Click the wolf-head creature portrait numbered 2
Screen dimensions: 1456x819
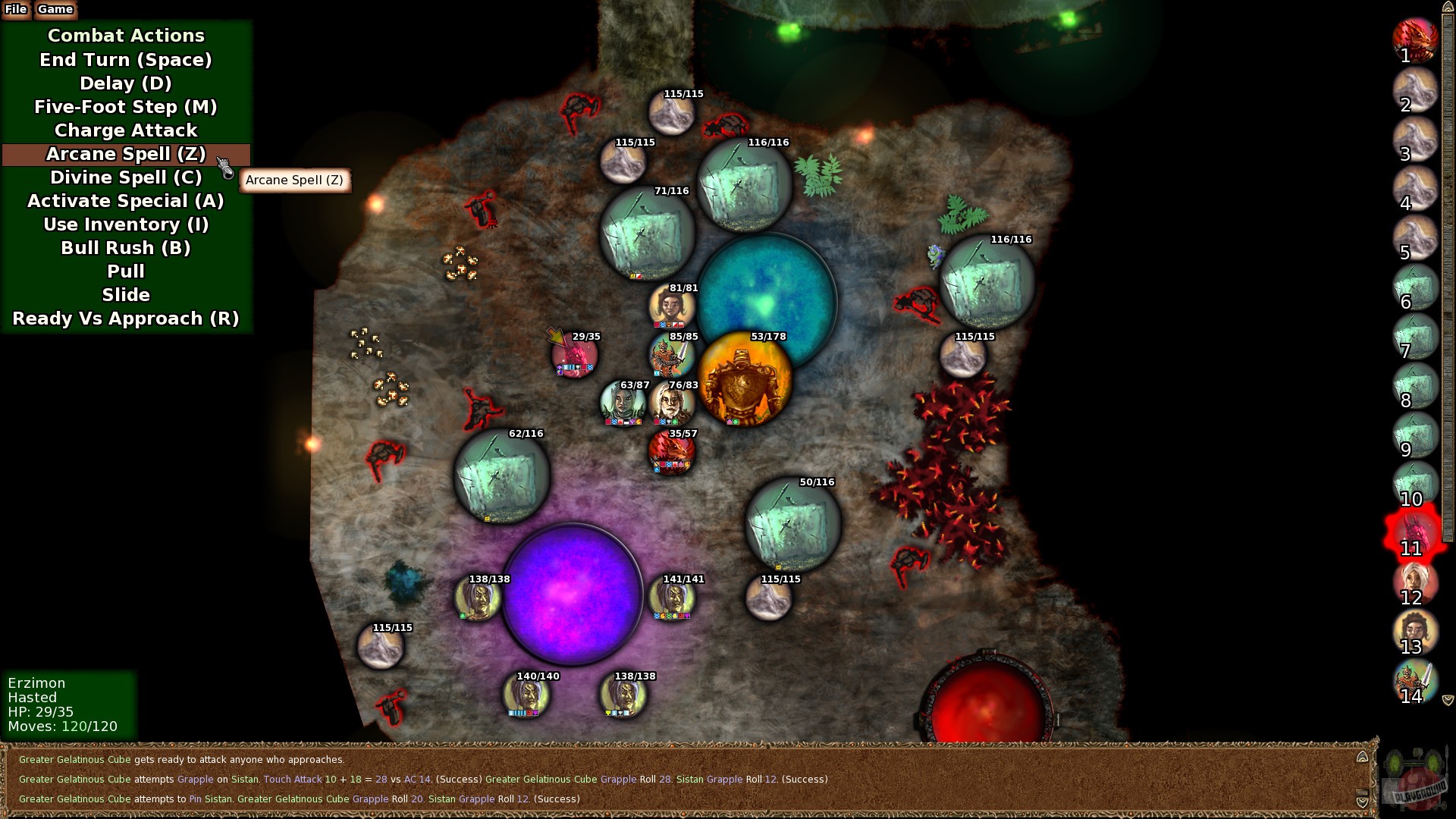1415,89
